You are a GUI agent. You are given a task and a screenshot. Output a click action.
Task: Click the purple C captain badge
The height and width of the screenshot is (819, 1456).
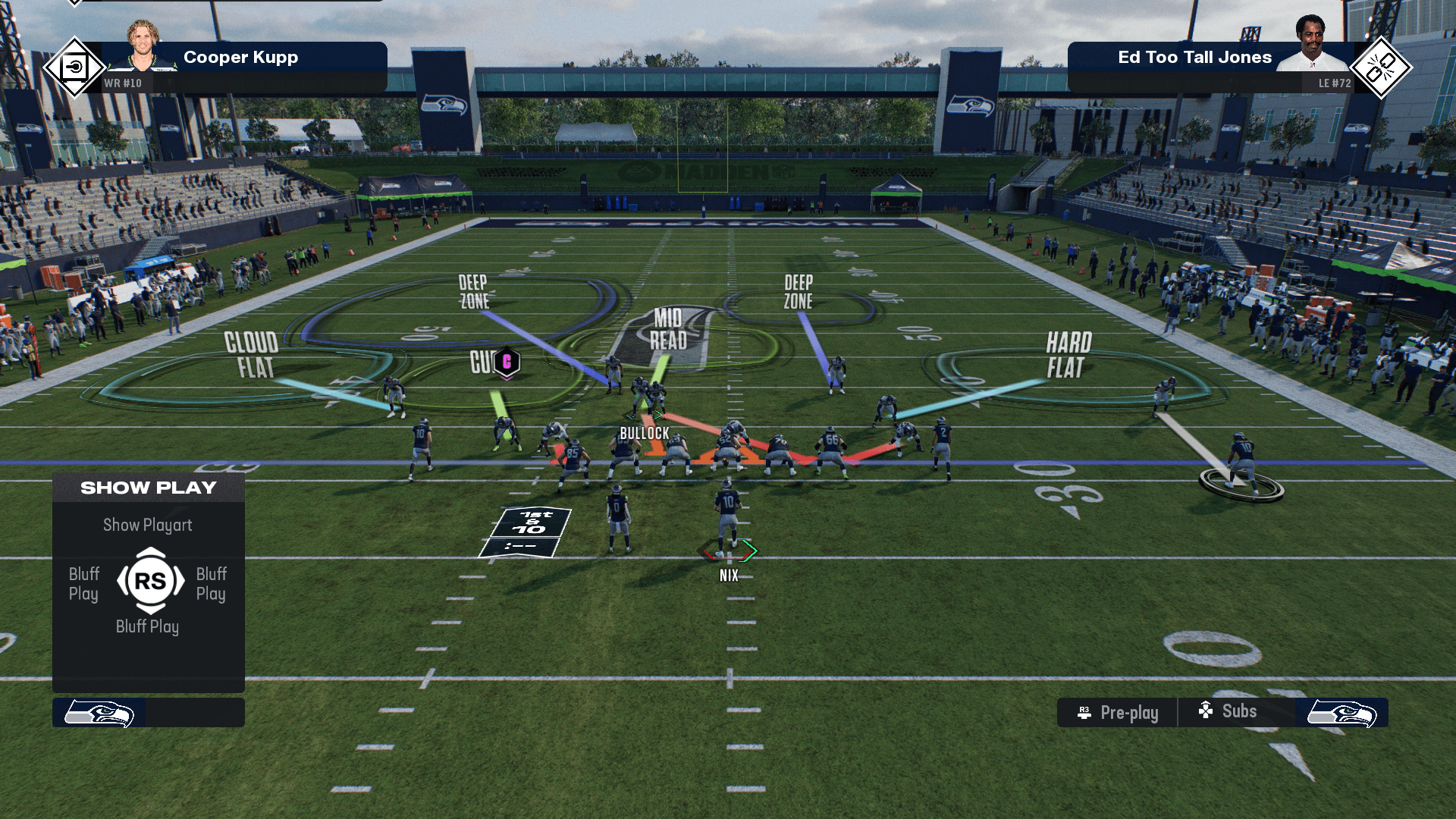pos(507,362)
